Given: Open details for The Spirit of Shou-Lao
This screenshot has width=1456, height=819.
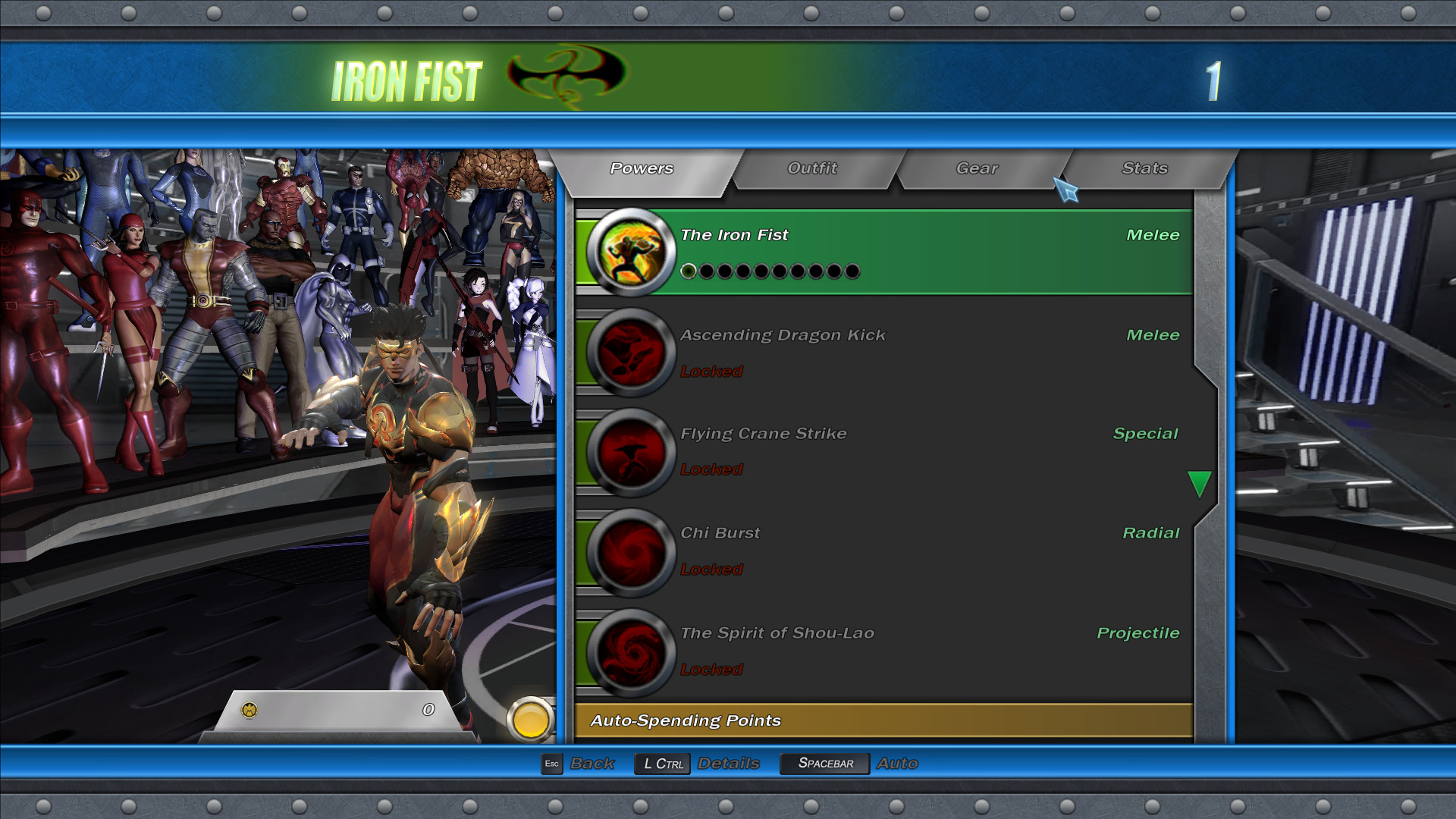Looking at the screenshot, I should click(x=834, y=652).
